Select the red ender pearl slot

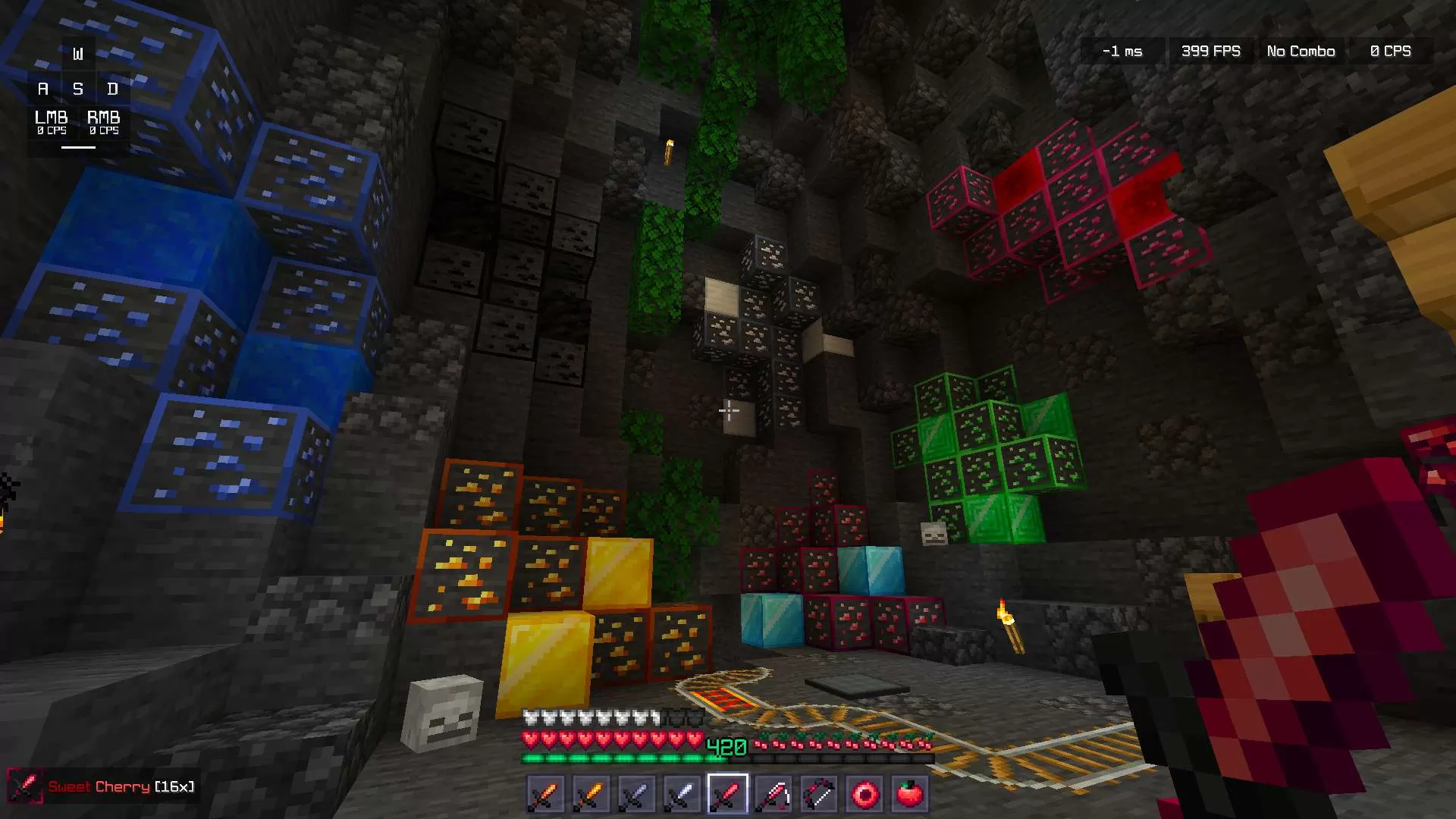[864, 794]
